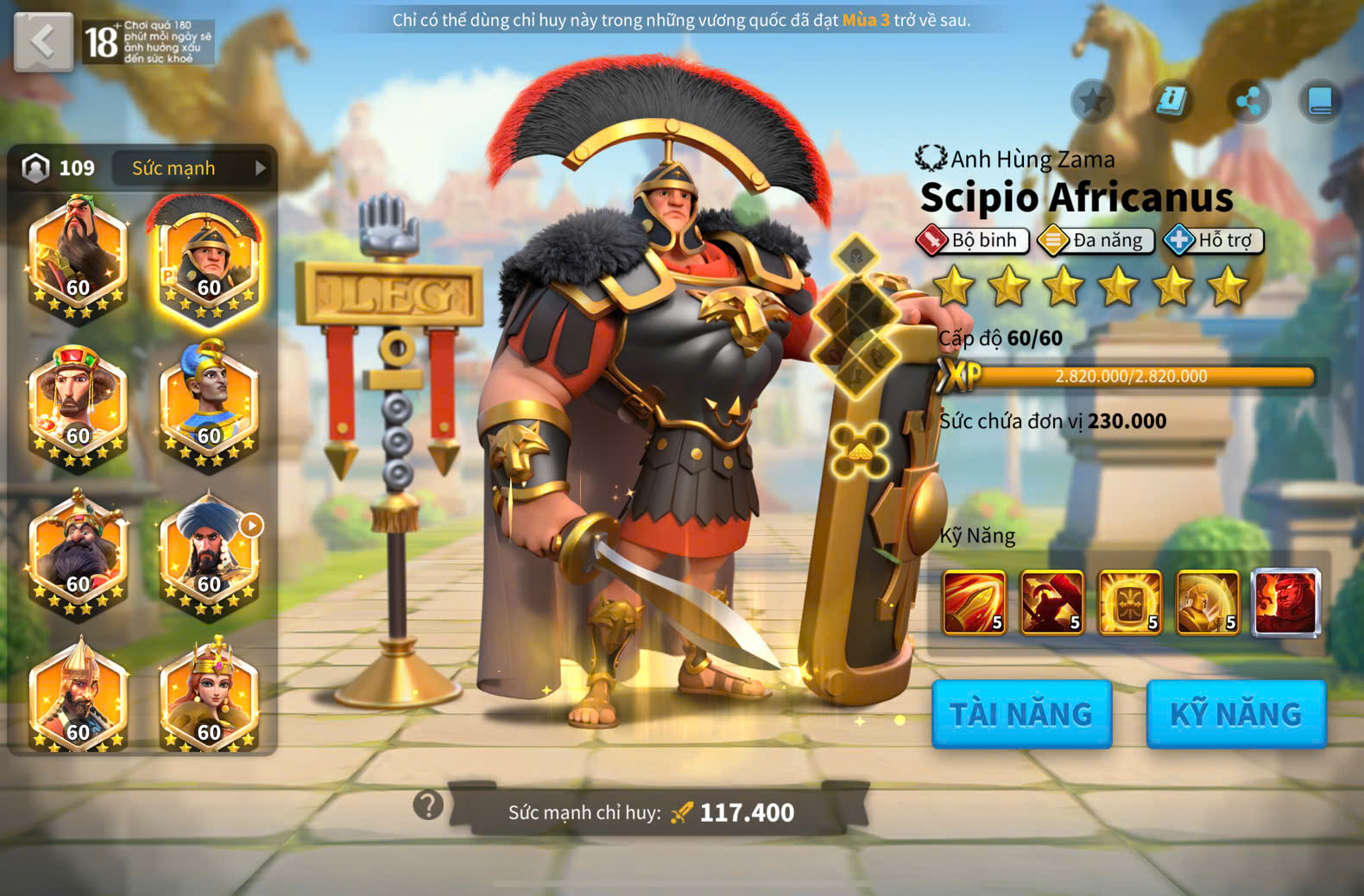
Task: View the red demon face skill
Action: tap(1285, 603)
